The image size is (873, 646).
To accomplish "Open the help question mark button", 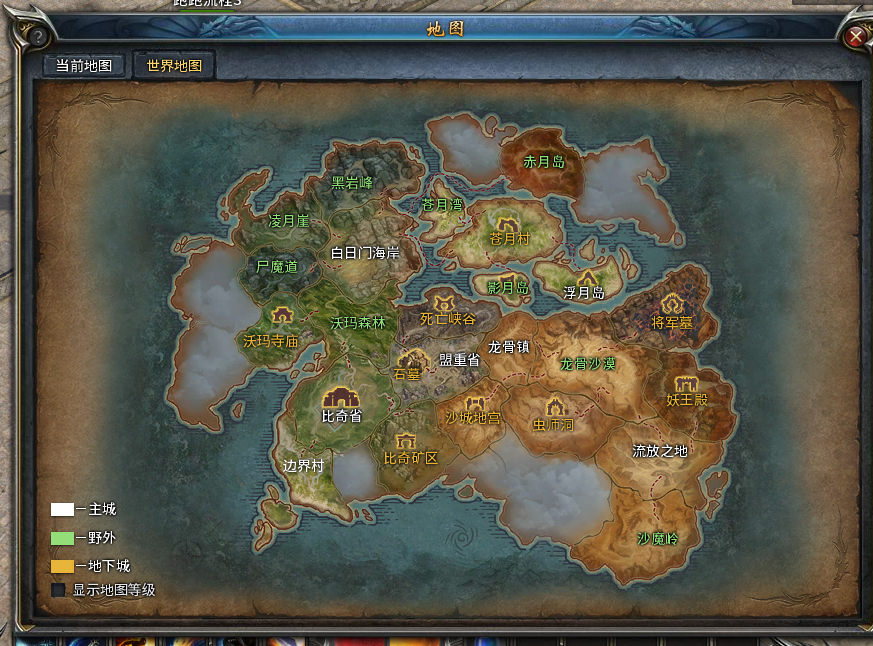I will (38, 37).
